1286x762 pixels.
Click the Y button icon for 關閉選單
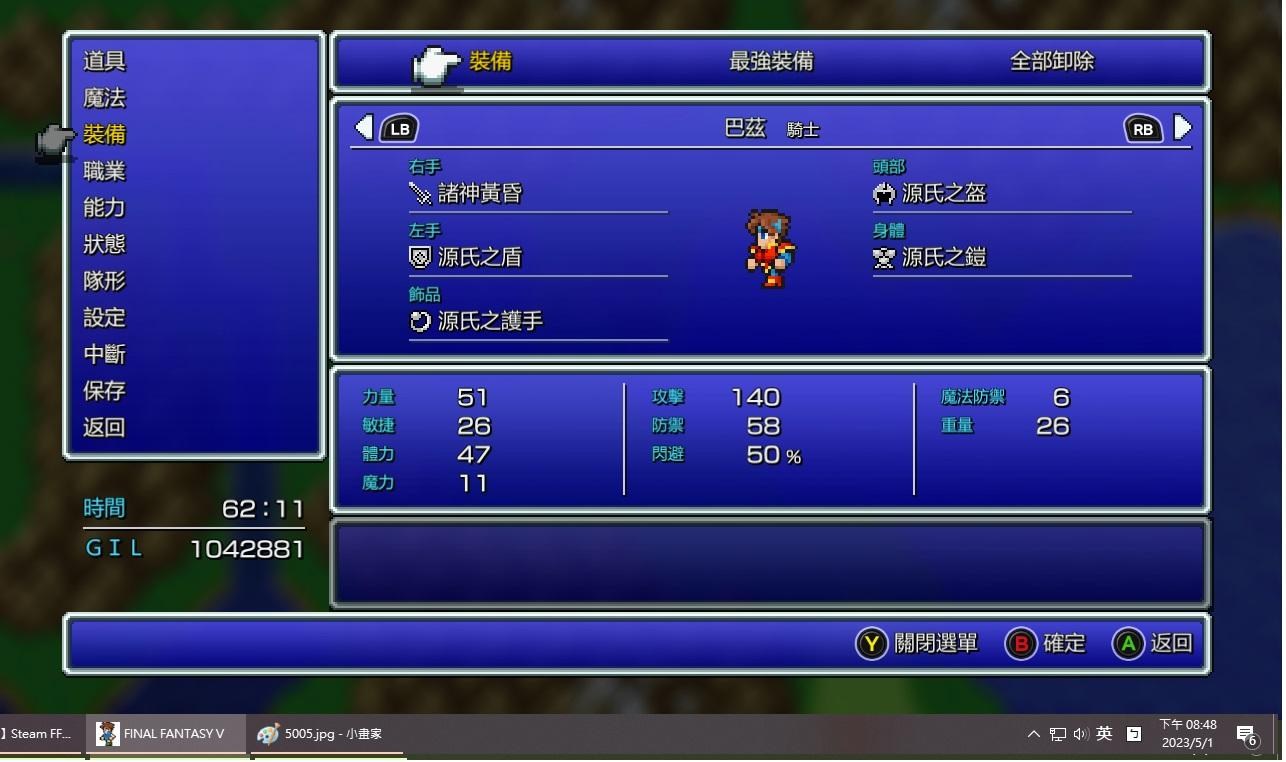(869, 644)
